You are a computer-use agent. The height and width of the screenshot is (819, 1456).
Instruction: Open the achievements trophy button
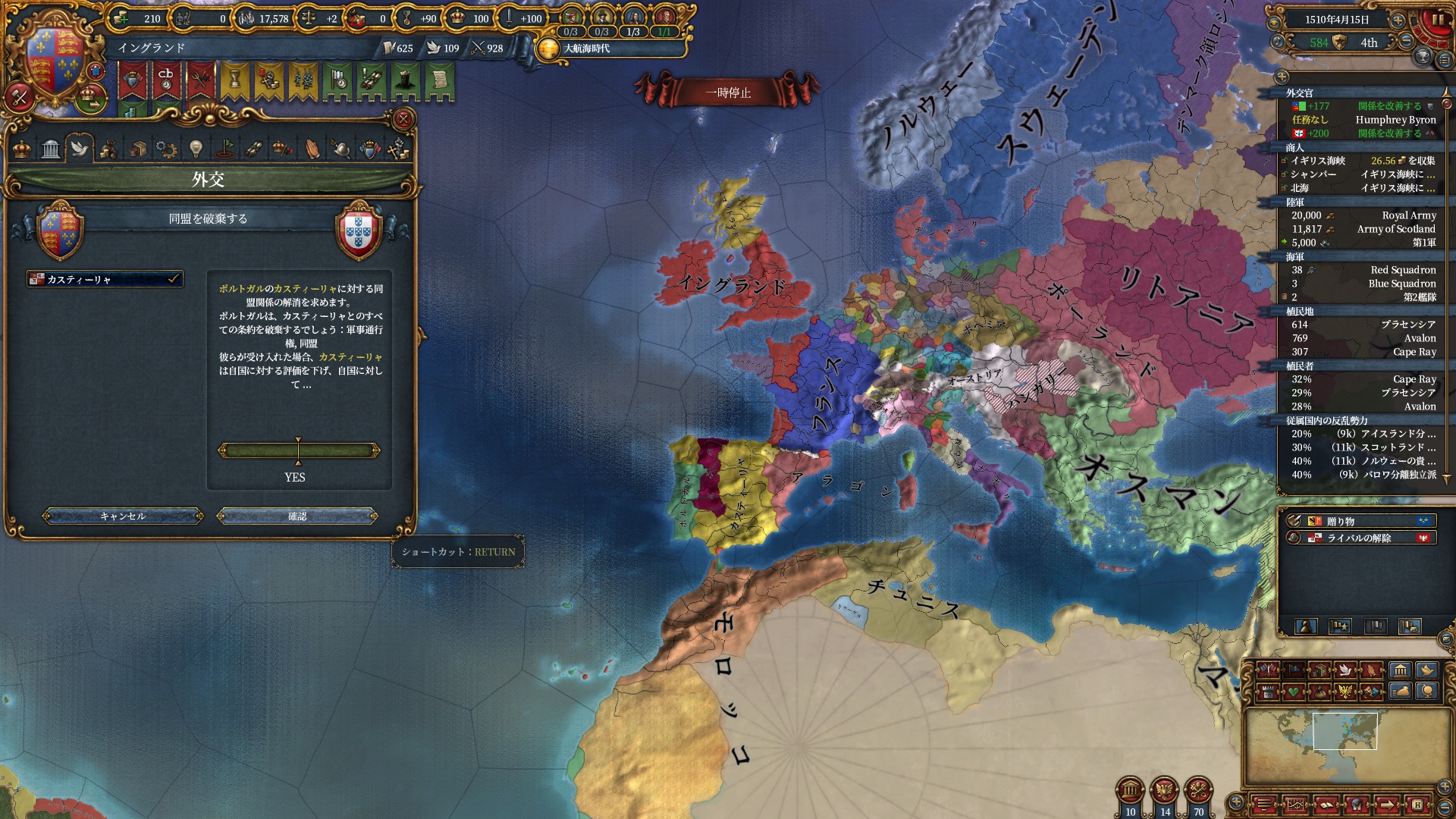(1423, 56)
